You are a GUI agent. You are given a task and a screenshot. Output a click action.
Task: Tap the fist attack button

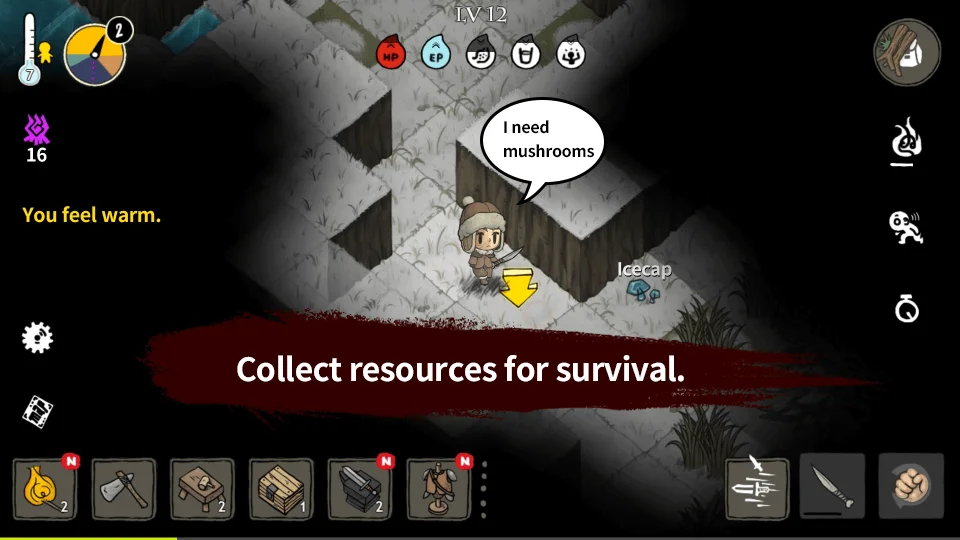[x=910, y=487]
